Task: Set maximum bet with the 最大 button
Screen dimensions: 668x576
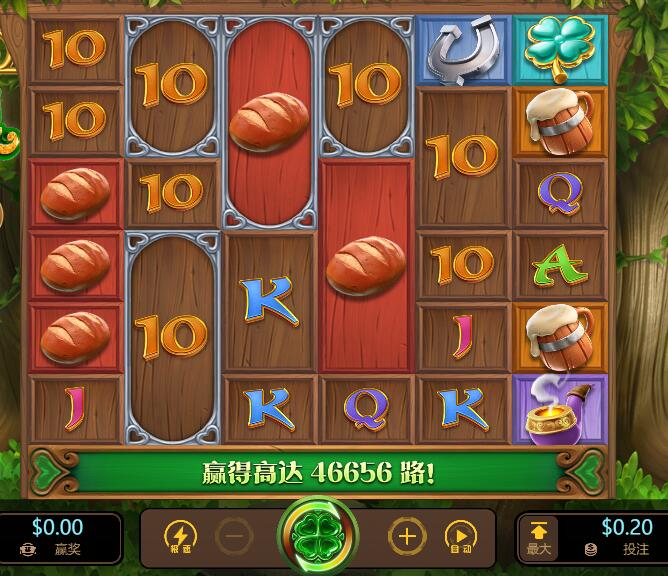Action: (538, 537)
